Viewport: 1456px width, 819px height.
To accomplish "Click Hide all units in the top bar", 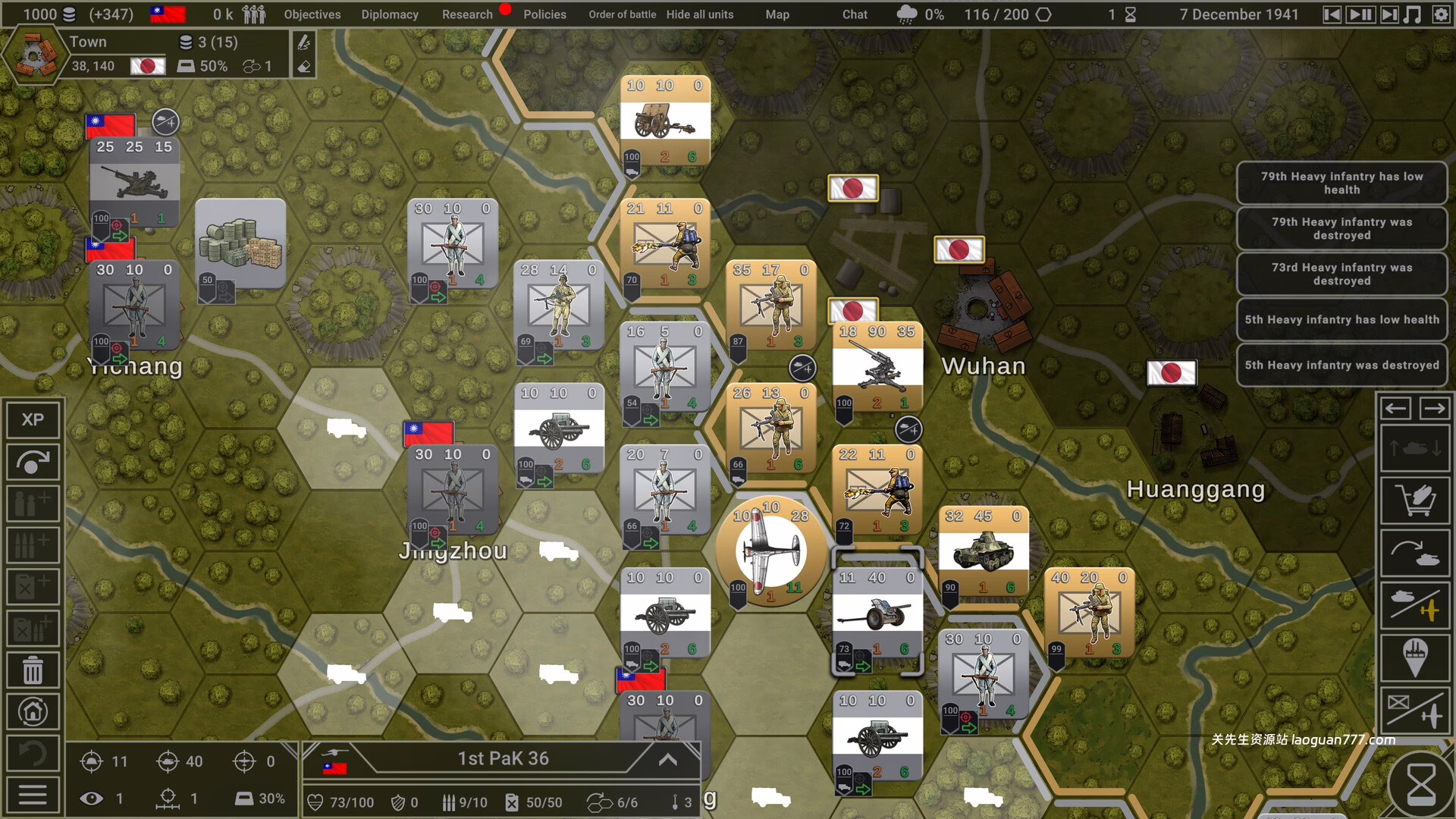I will [699, 14].
